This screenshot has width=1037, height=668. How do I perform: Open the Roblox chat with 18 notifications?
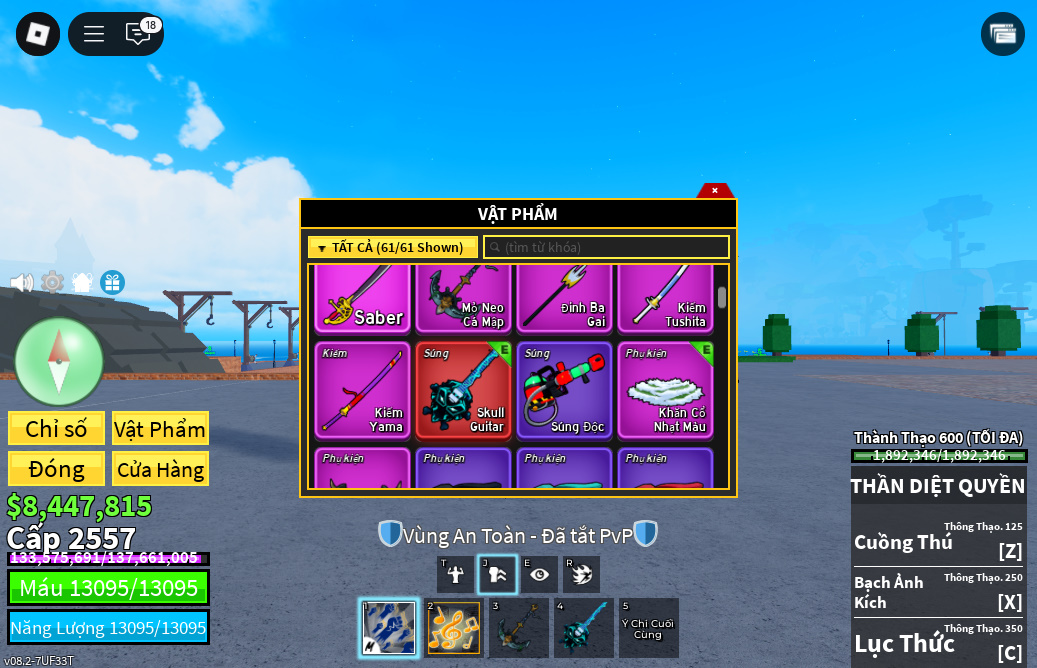click(138, 34)
